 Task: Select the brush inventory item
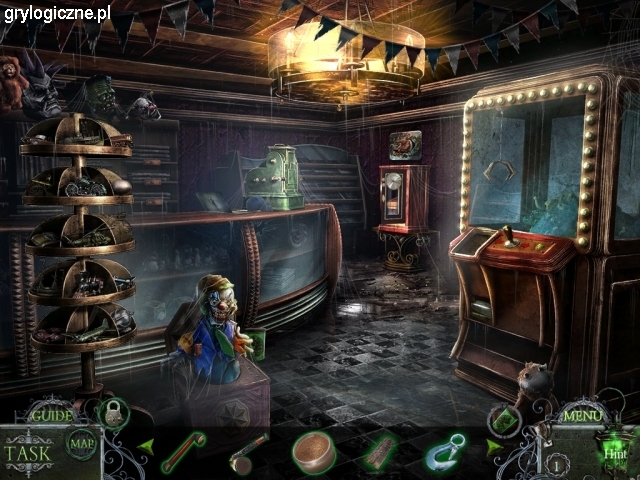tap(378, 452)
